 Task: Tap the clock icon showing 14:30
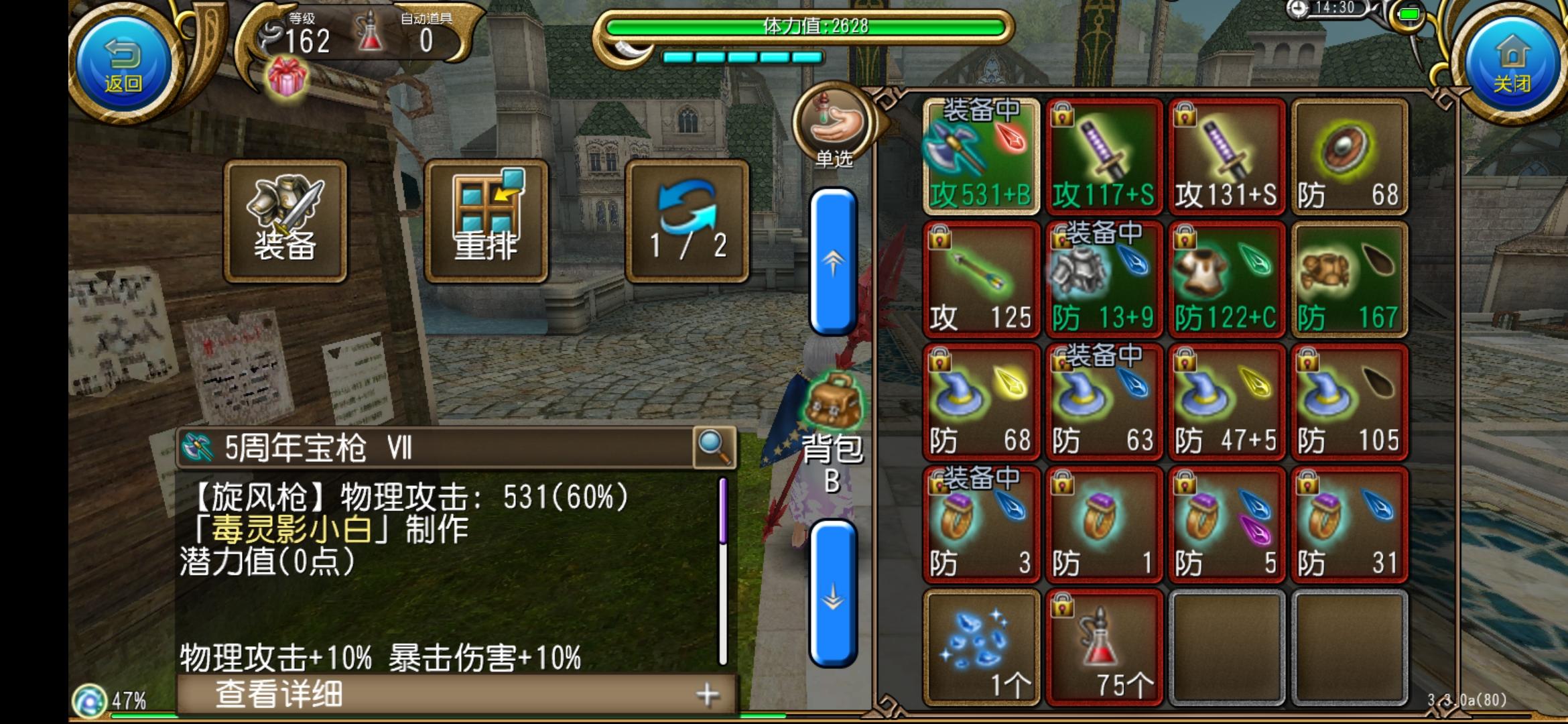click(x=1296, y=9)
